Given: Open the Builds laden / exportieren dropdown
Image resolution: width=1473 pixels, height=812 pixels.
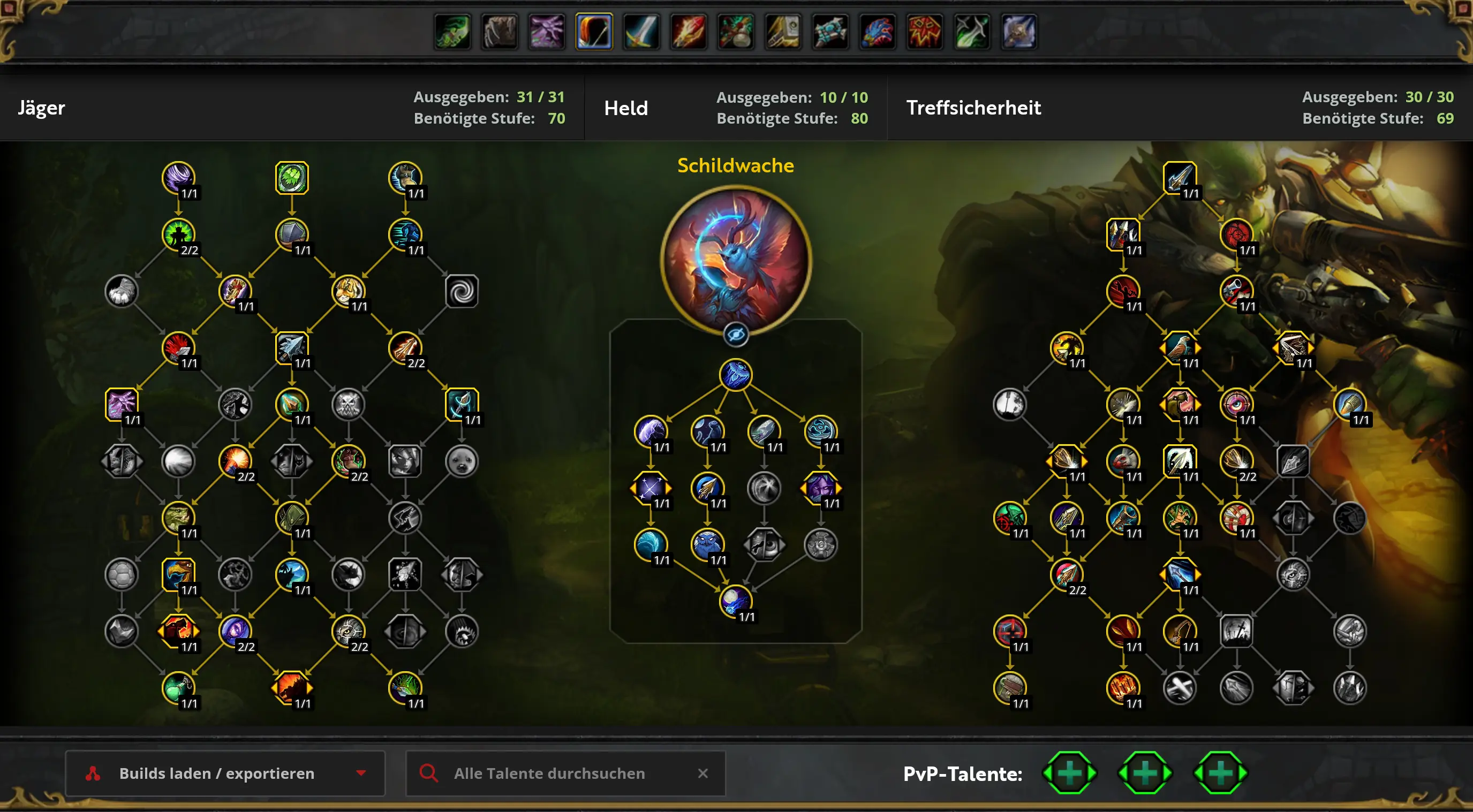Looking at the screenshot, I should click(x=225, y=773).
